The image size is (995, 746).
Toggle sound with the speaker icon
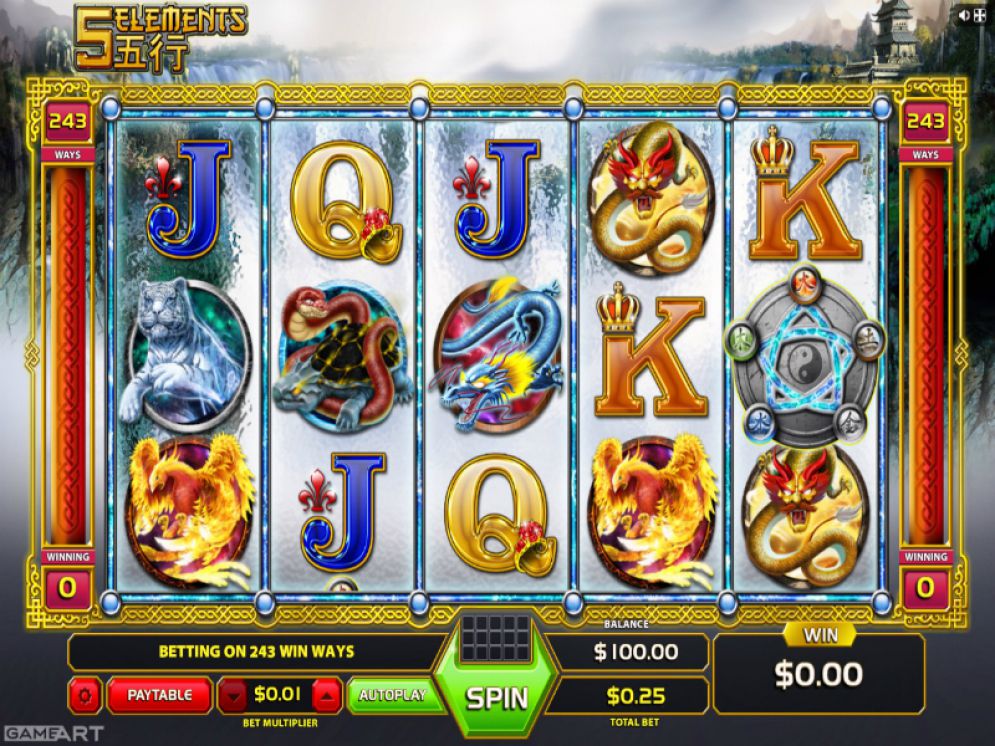[x=964, y=15]
